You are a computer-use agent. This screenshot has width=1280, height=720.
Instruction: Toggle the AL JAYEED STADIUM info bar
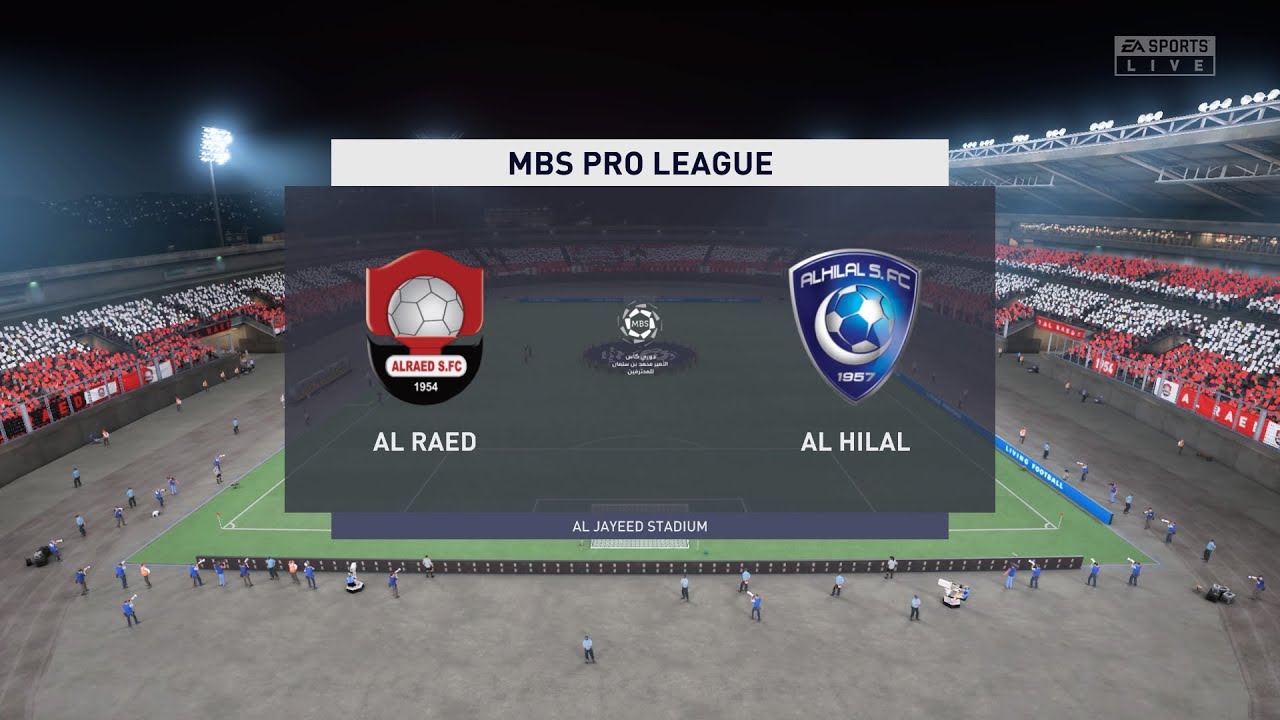pyautogui.click(x=640, y=524)
